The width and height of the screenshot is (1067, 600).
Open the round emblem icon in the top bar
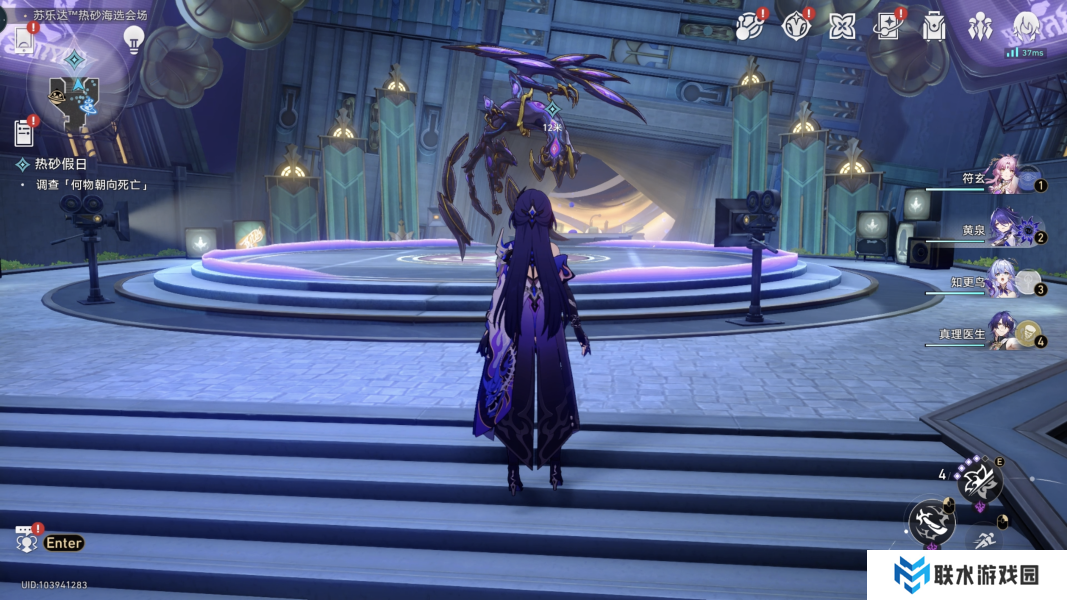[796, 26]
